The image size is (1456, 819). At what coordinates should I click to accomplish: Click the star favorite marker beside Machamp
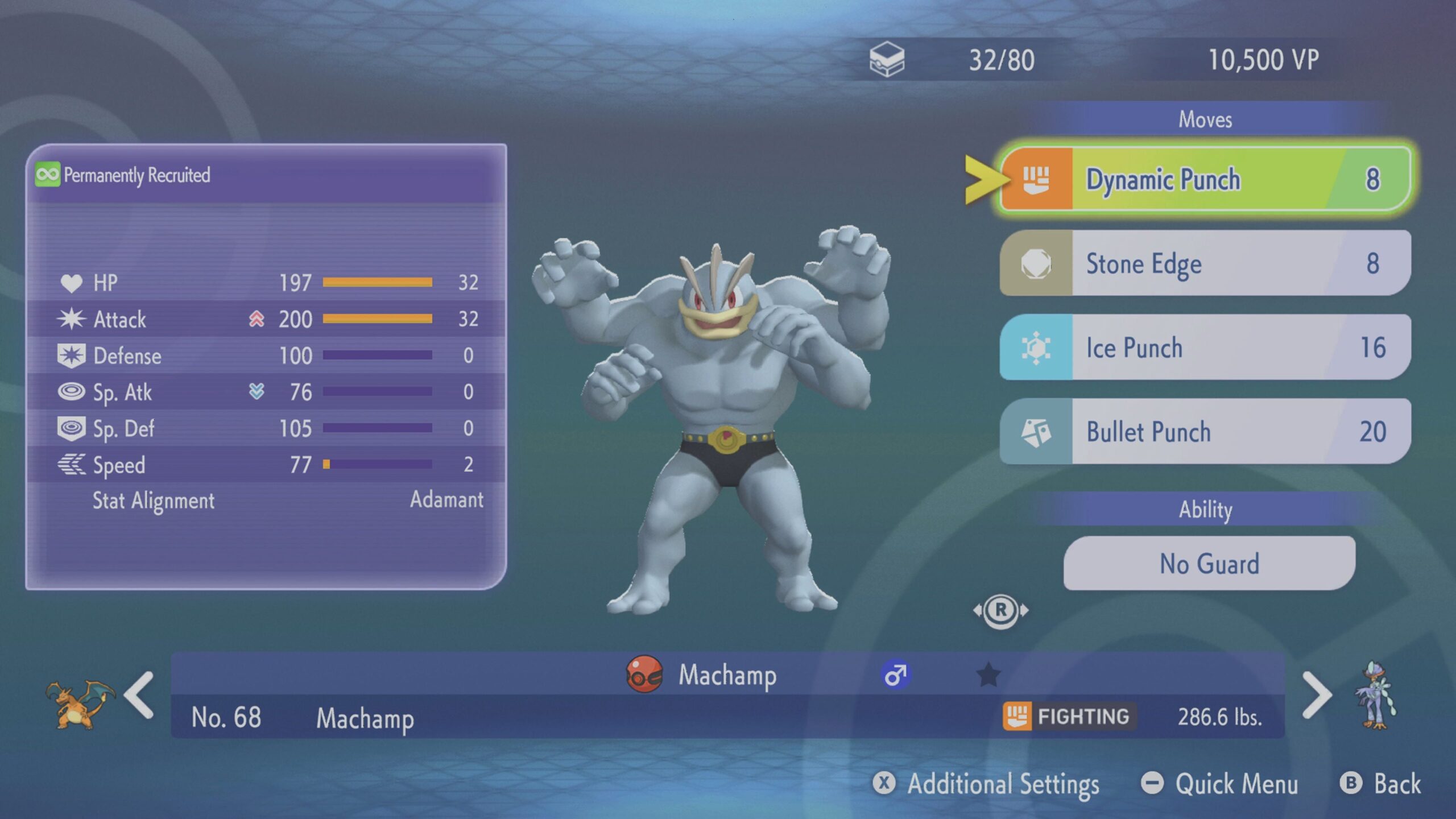tap(988, 675)
